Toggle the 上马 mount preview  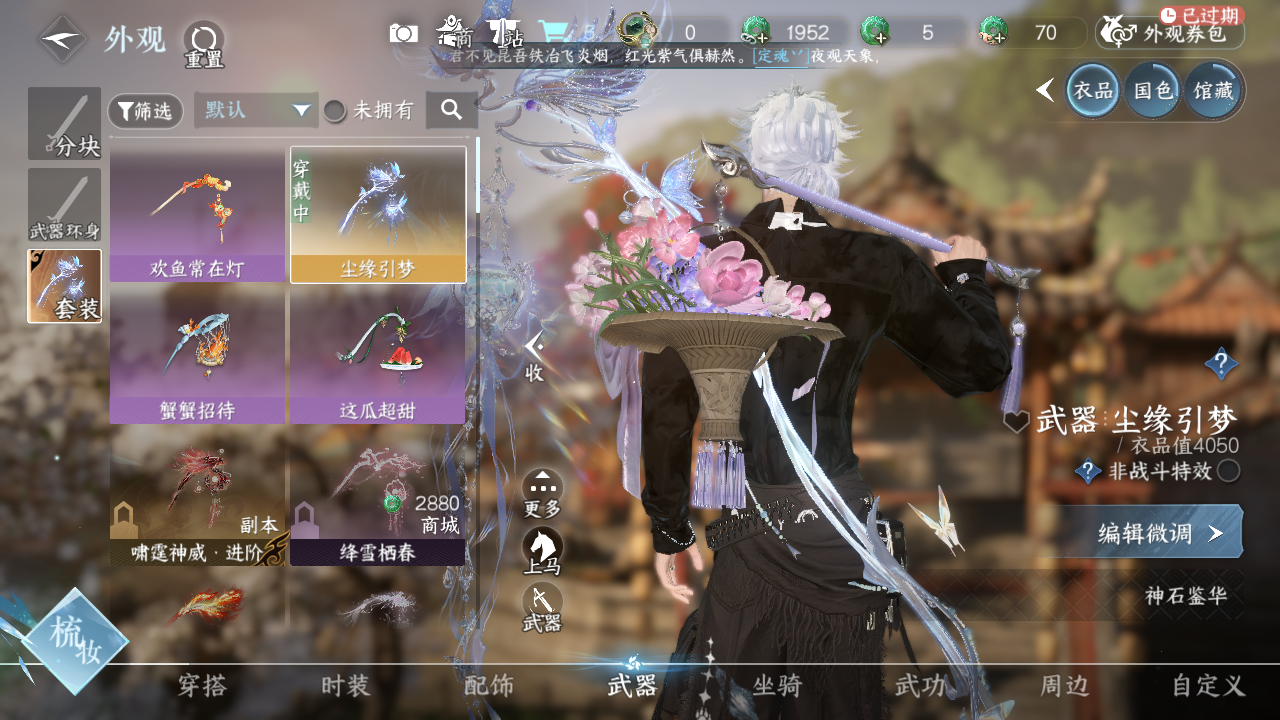(x=542, y=551)
